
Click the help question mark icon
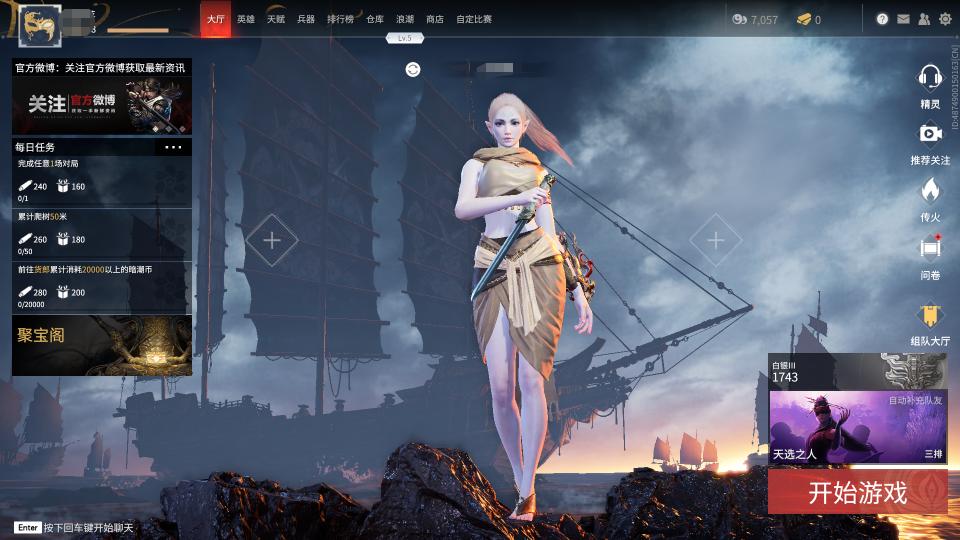tap(883, 19)
